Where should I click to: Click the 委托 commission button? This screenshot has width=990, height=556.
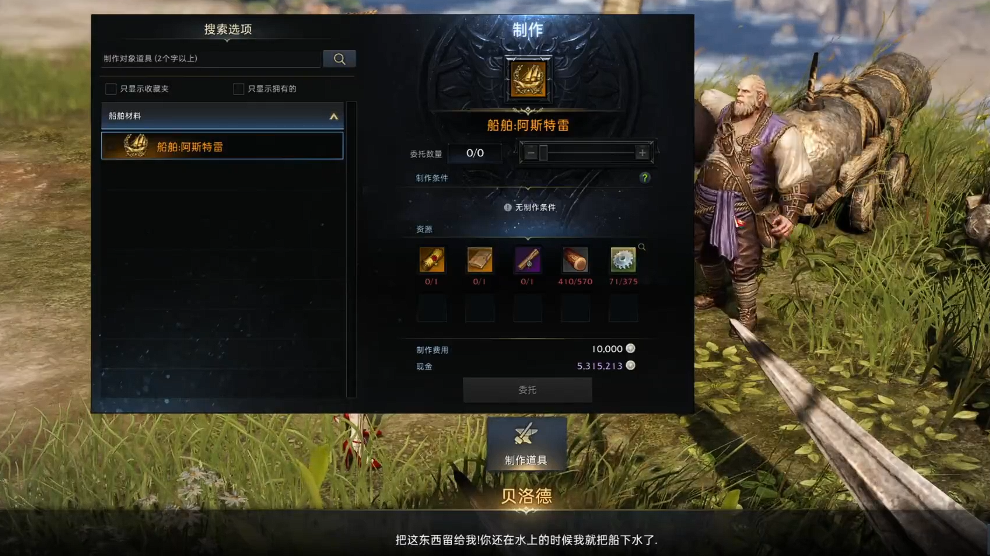(527, 390)
